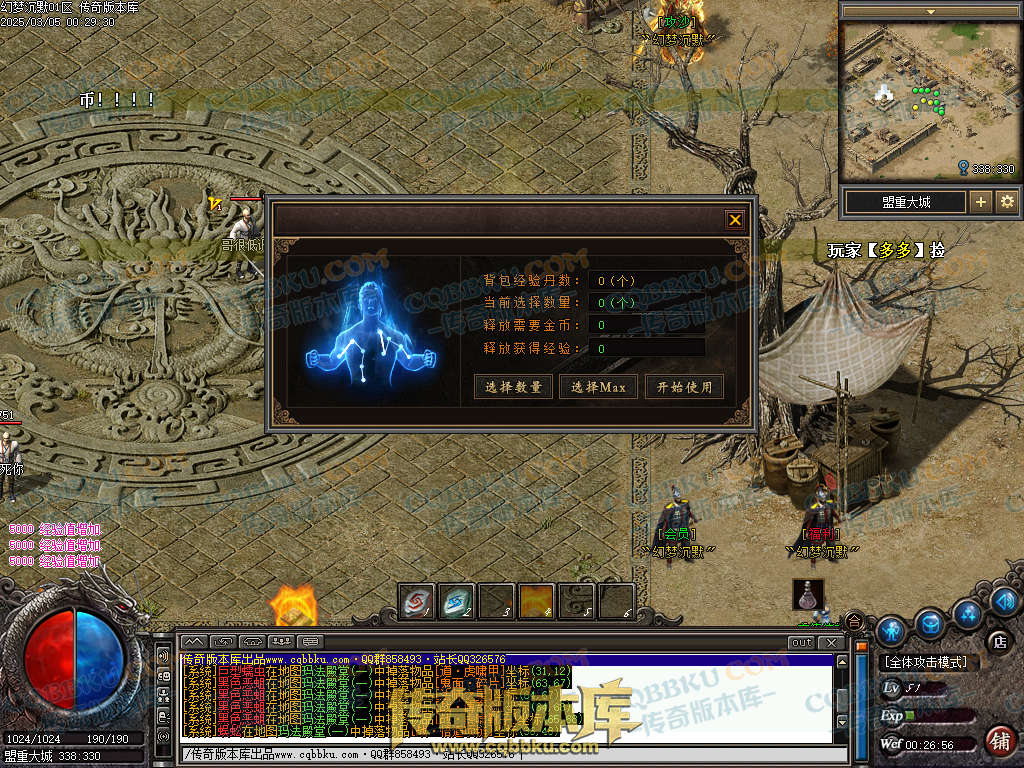This screenshot has width=1024, height=768.
Task: Toggle the 全体攻击模式 attack mode
Action: (x=929, y=663)
